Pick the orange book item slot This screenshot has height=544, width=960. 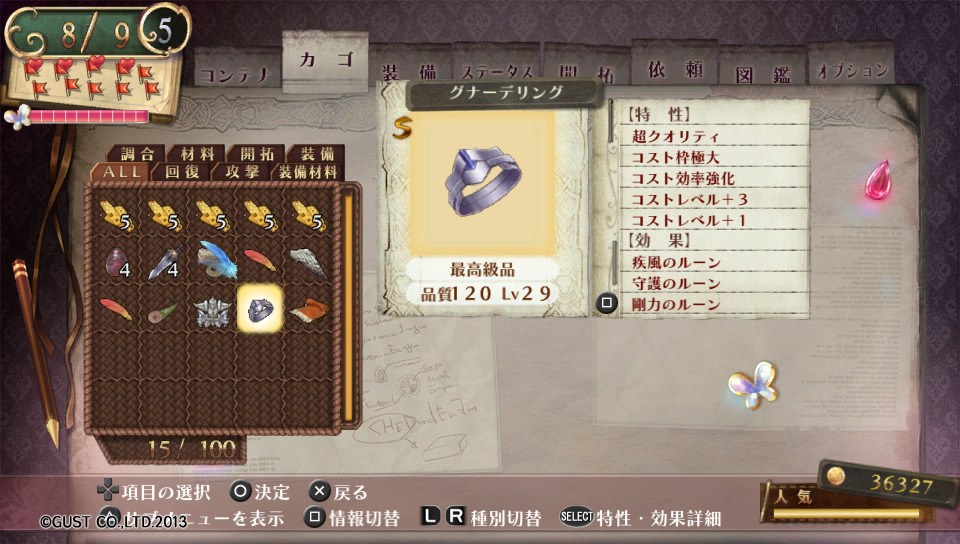coord(308,309)
